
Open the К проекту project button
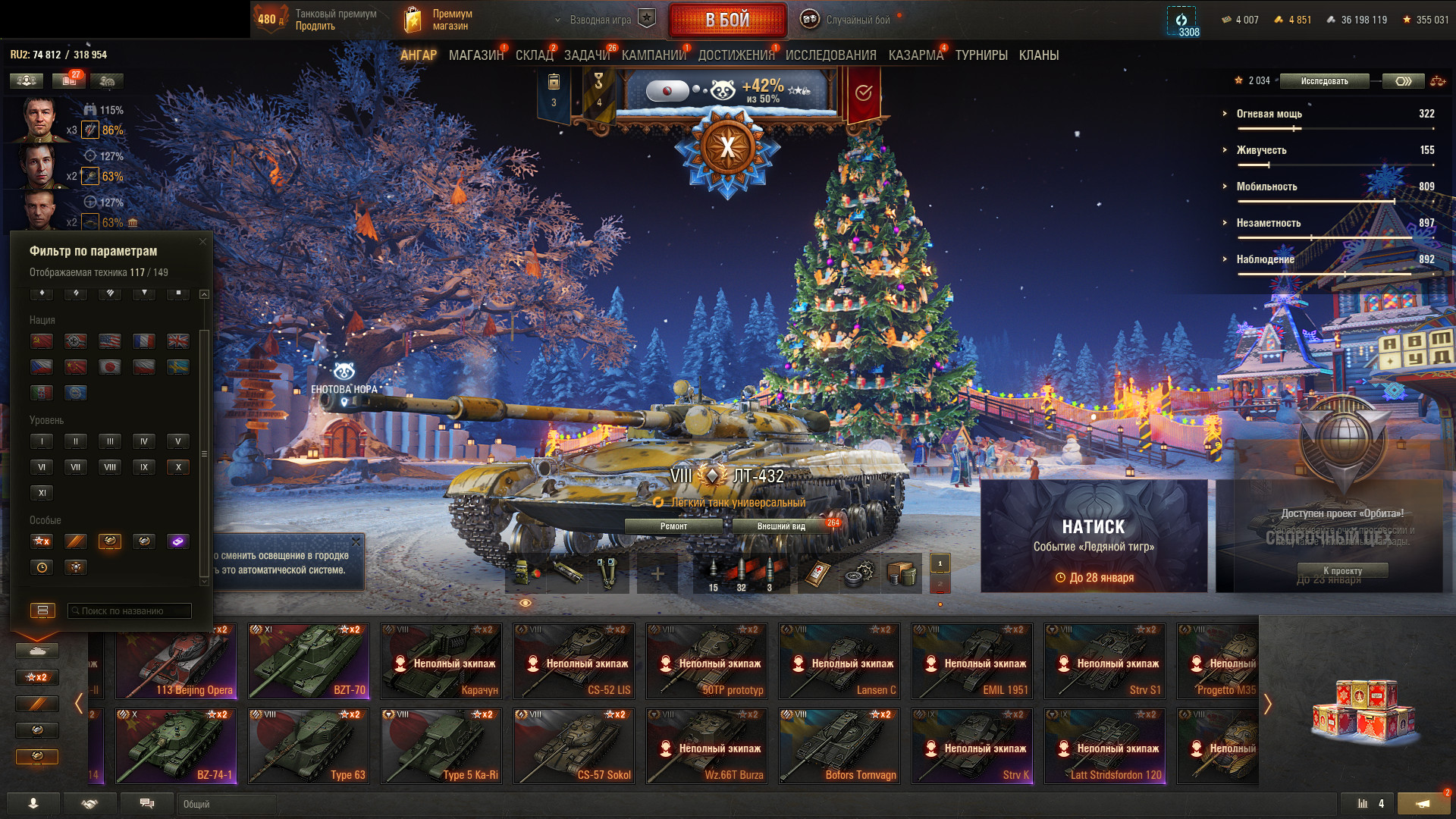pos(1342,571)
